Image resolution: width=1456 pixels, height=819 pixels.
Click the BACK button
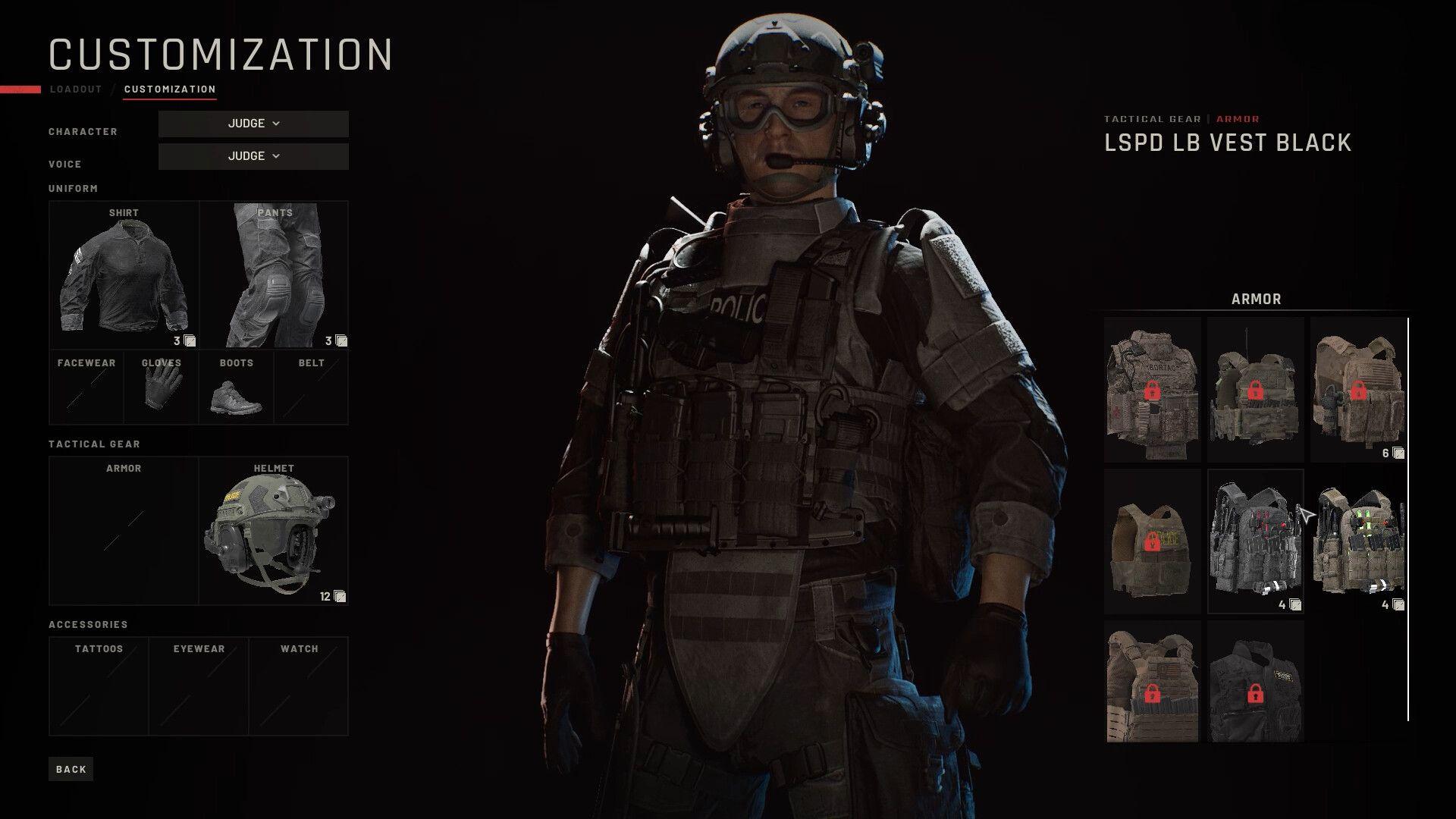tap(70, 768)
